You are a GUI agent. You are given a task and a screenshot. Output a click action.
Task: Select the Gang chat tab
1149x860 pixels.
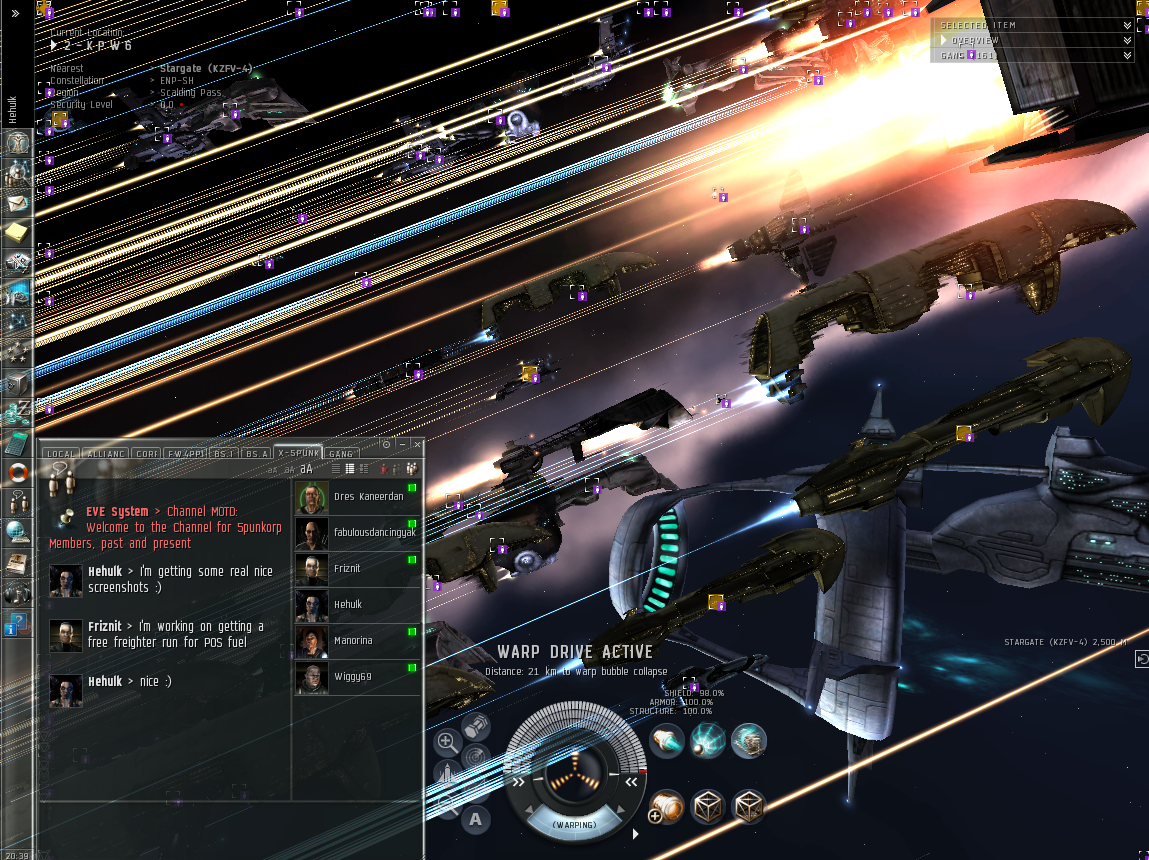(341, 454)
